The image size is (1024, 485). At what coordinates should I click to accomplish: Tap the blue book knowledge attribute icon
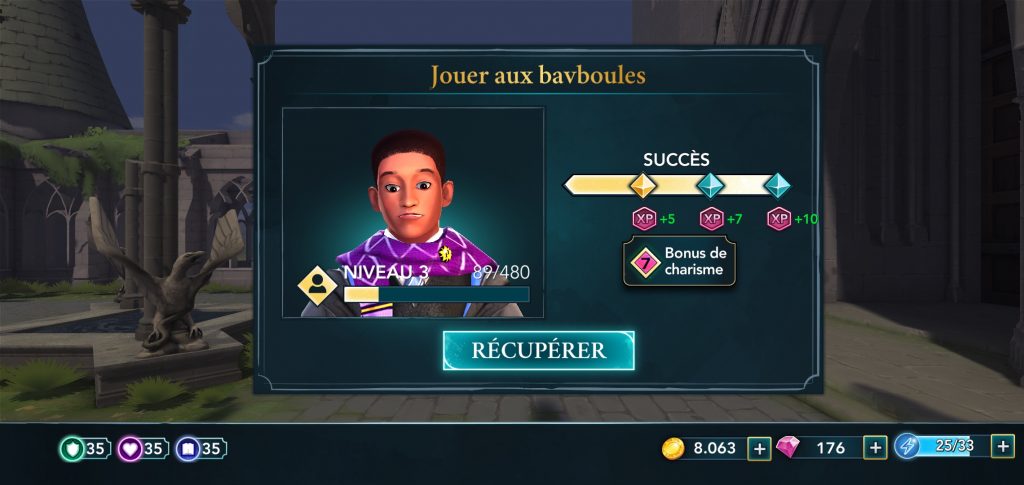click(x=188, y=449)
